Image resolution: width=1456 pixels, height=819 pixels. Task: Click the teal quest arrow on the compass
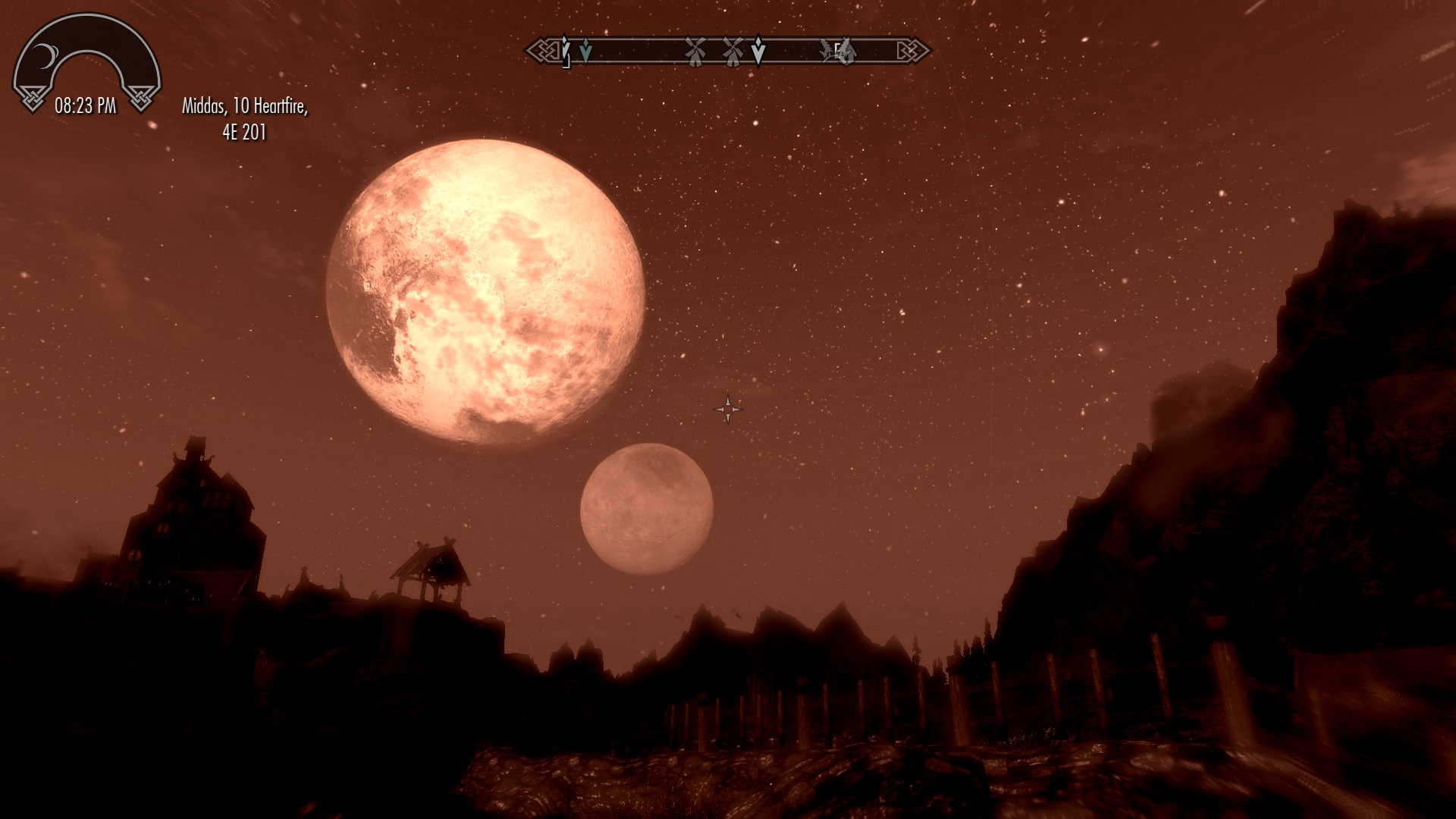585,52
